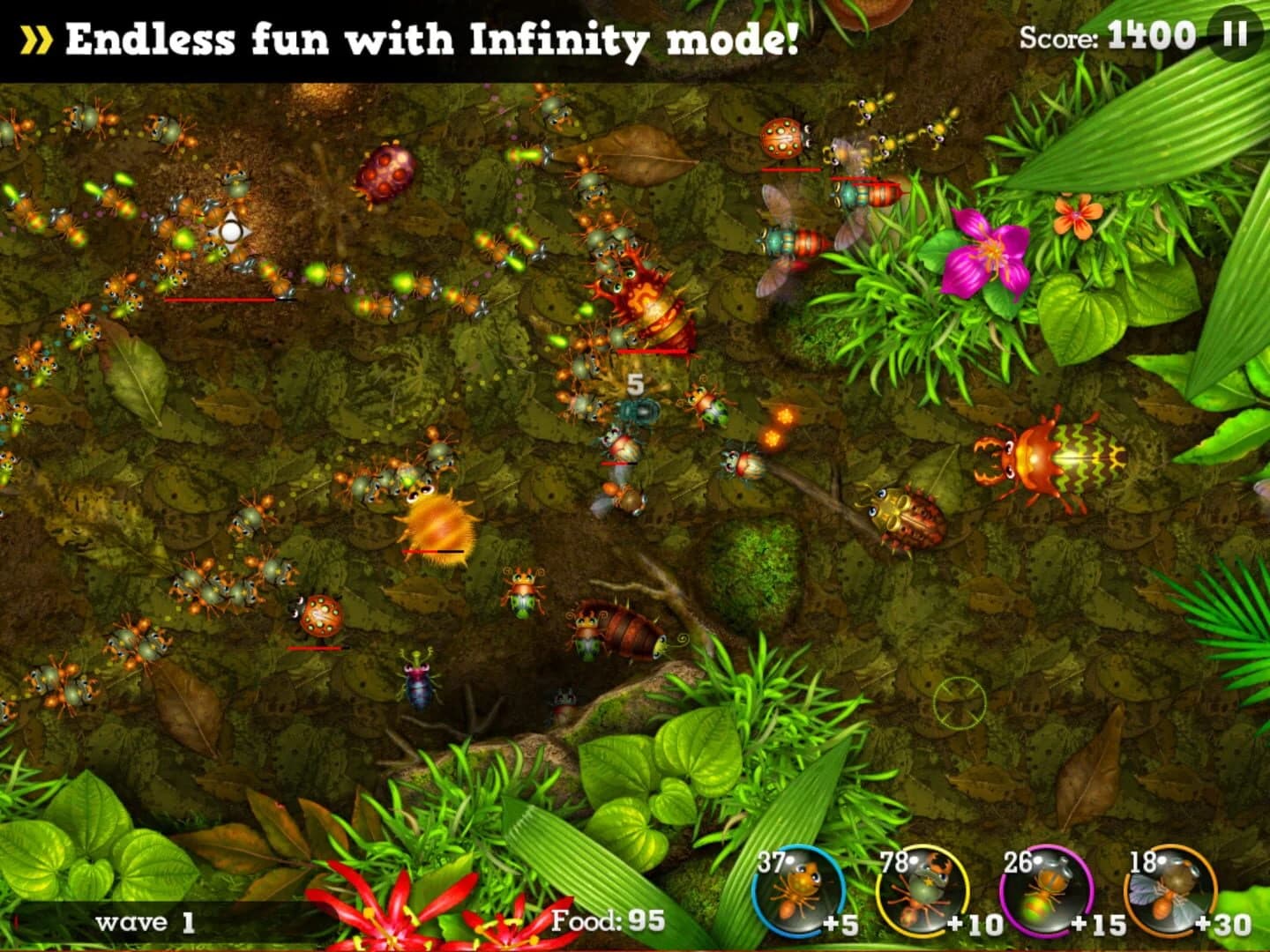Click the ant count 78 on the soldier icon
Image resolution: width=1270 pixels, height=952 pixels.
(x=896, y=859)
